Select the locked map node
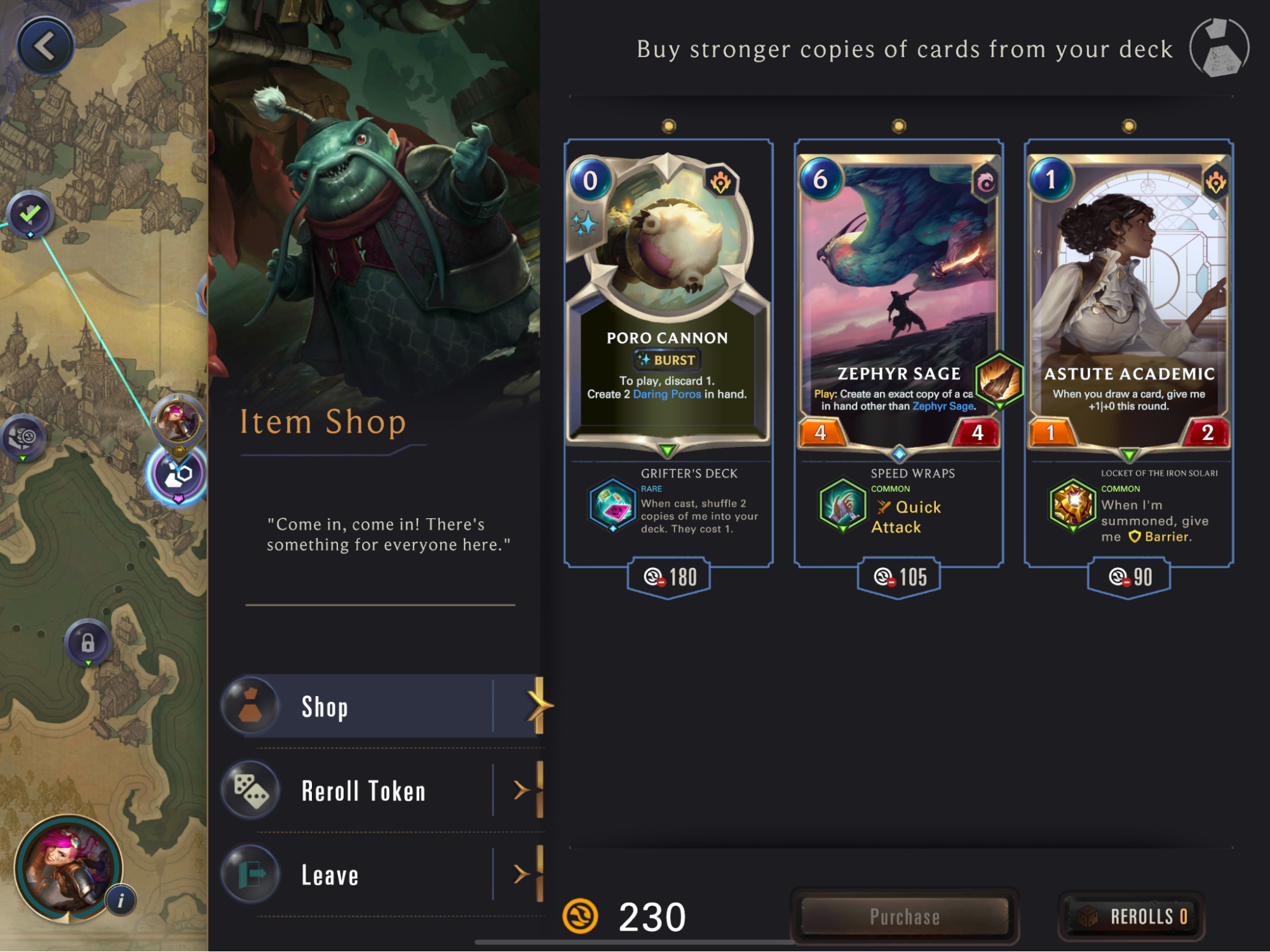The image size is (1270, 952). point(88,643)
